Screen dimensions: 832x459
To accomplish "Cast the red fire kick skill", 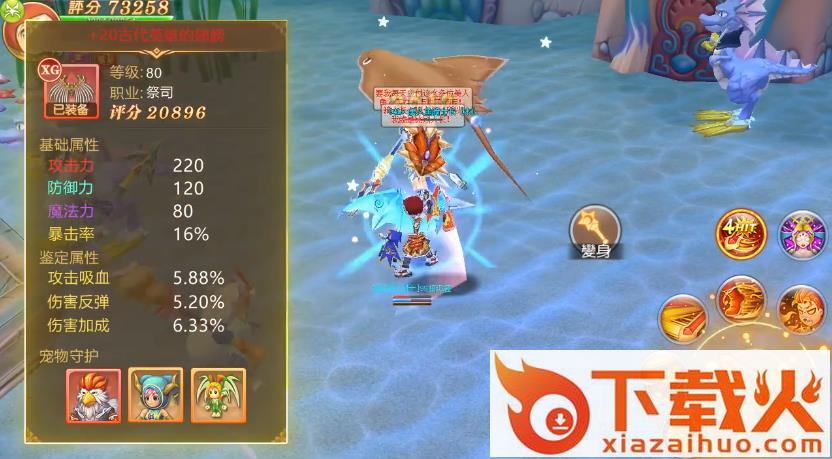I will click(x=741, y=298).
